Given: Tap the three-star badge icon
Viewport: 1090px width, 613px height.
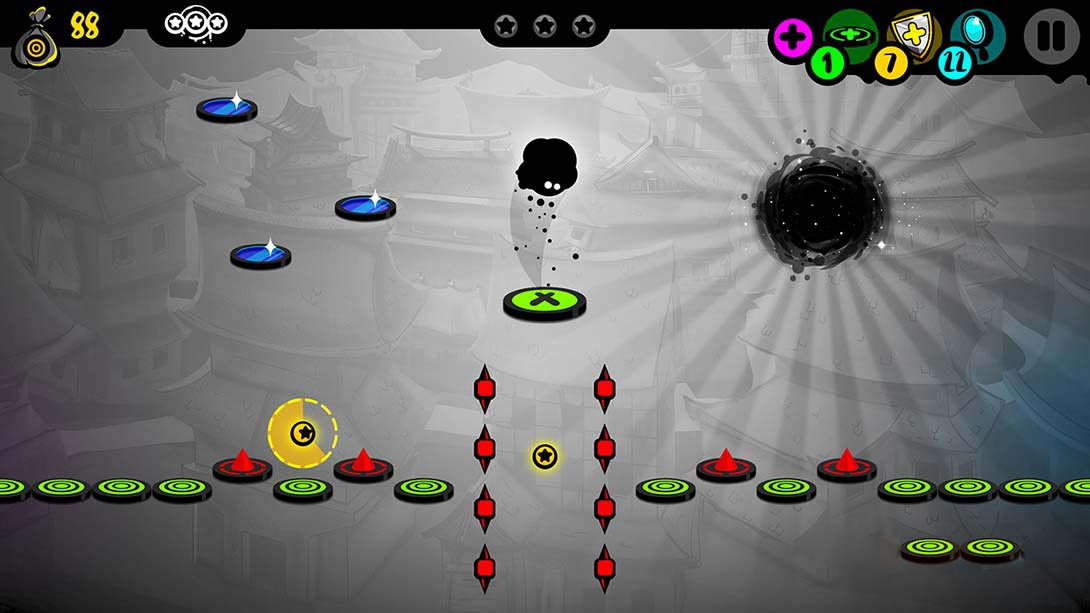Looking at the screenshot, I should tap(196, 22).
